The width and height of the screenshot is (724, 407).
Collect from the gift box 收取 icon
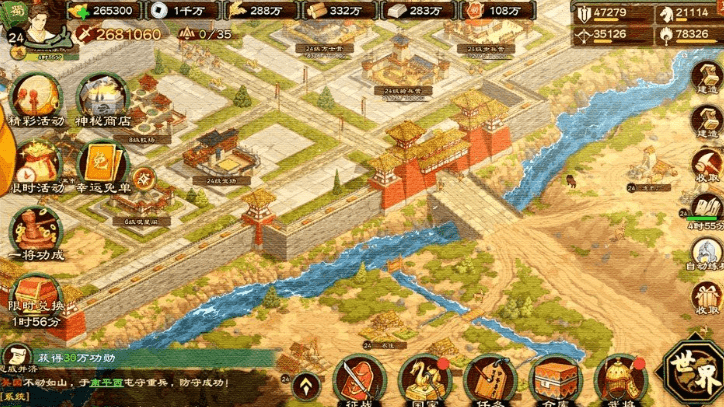[x=708, y=297]
